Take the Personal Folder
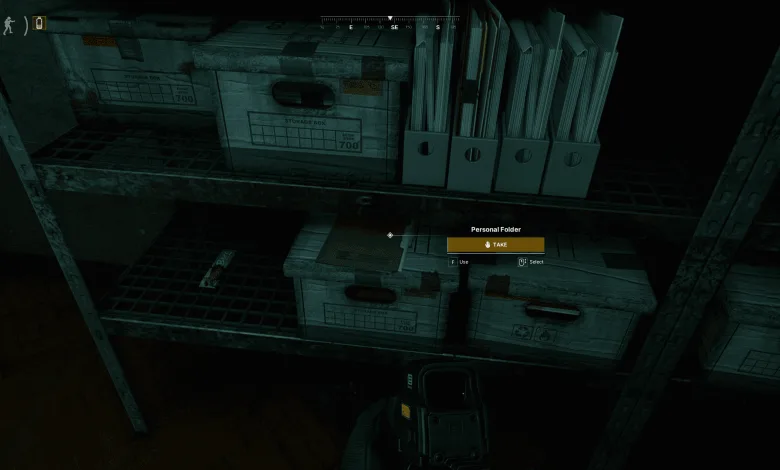The width and height of the screenshot is (780, 470). 496,245
